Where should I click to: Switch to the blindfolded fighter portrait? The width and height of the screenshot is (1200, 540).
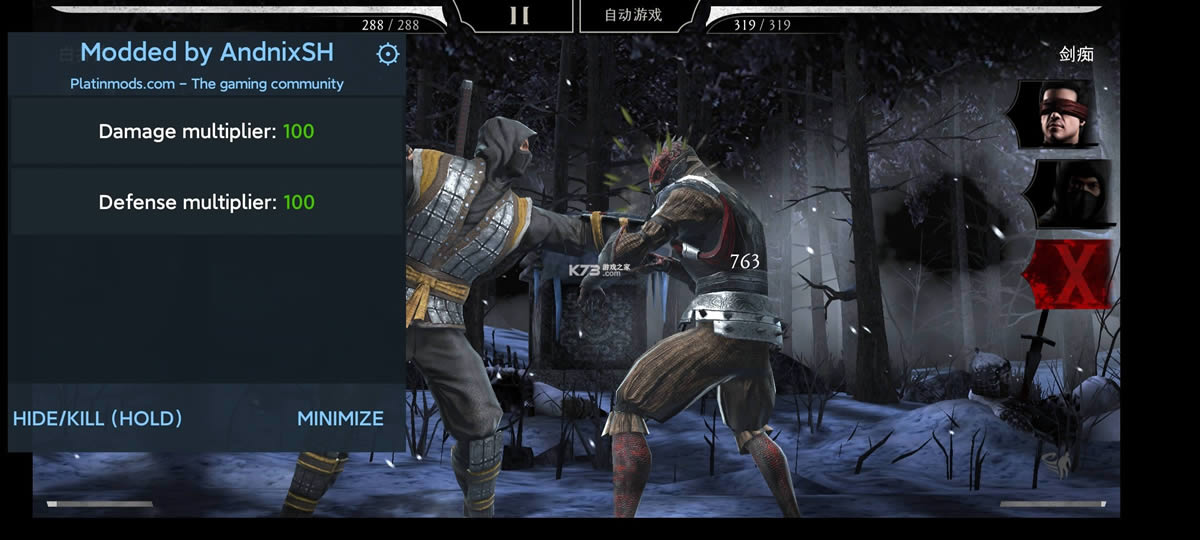click(x=1064, y=114)
